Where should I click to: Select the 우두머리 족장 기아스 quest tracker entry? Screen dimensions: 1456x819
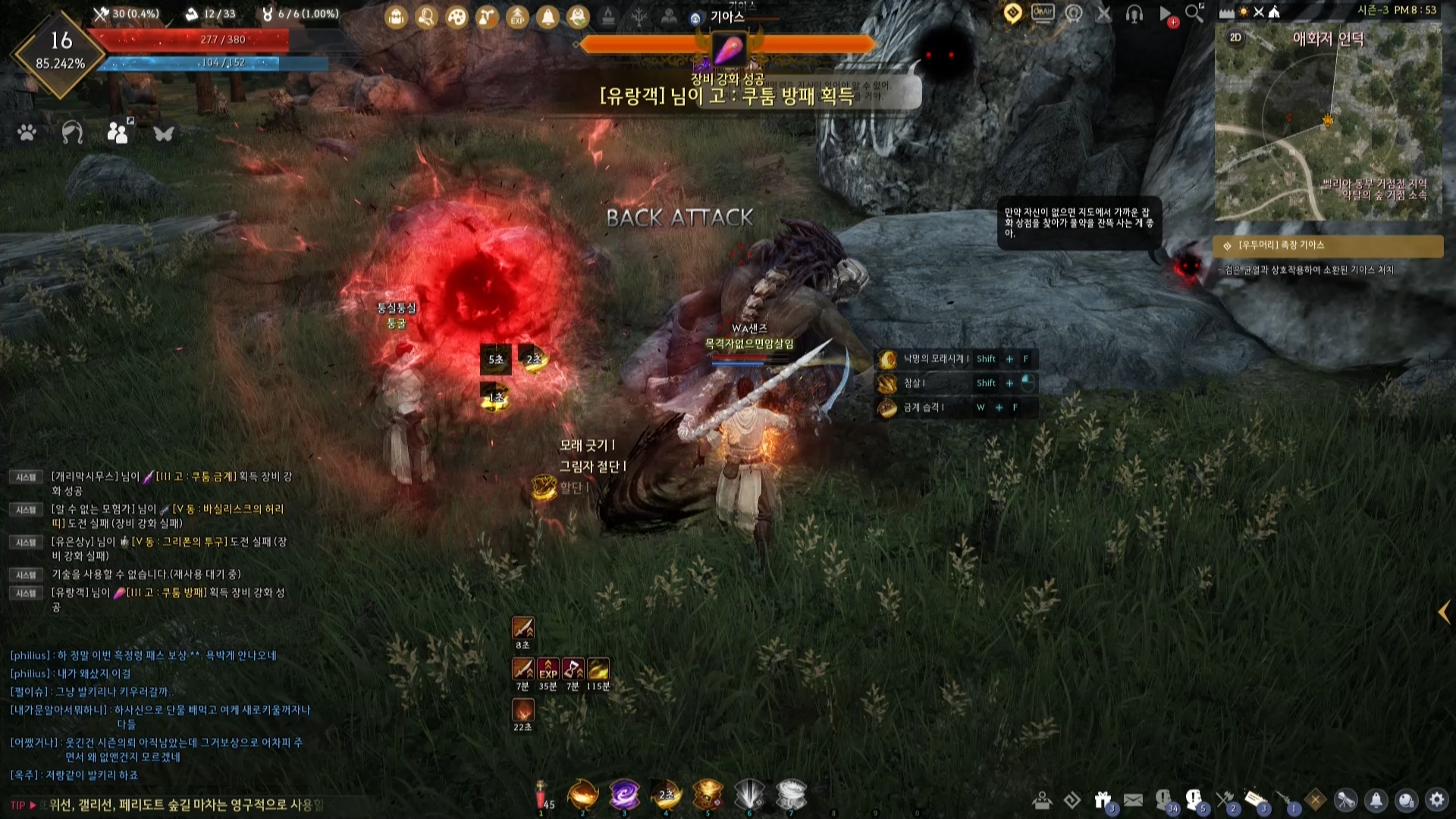pos(1327,246)
